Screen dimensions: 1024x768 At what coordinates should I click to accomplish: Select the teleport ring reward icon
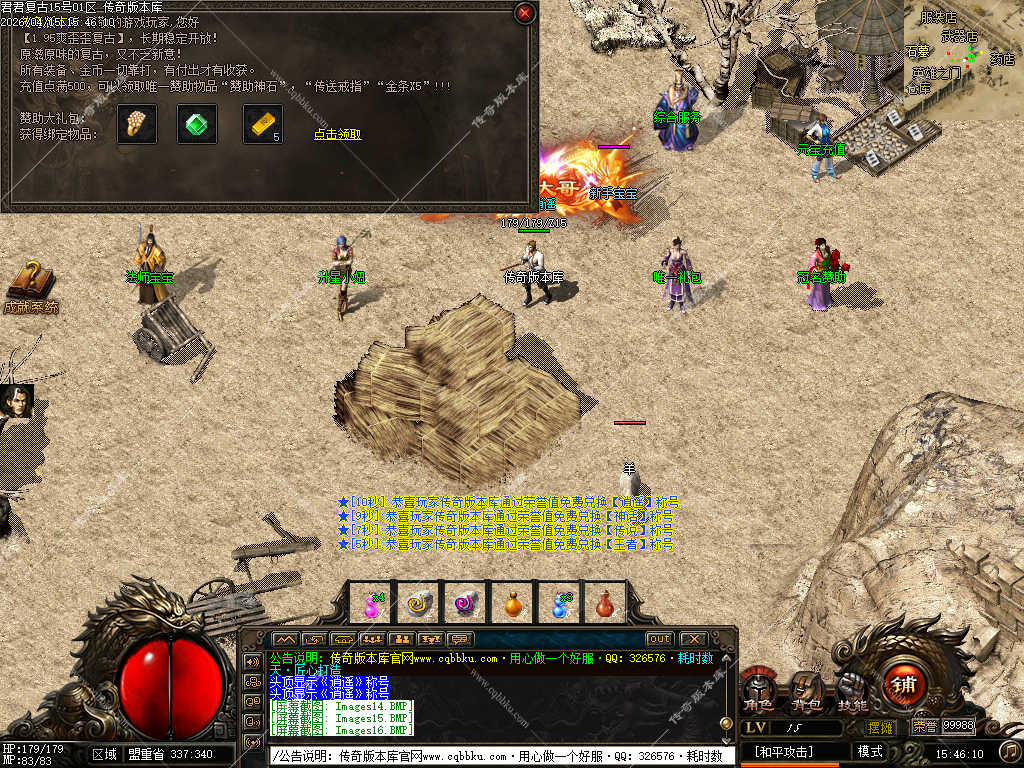point(136,124)
